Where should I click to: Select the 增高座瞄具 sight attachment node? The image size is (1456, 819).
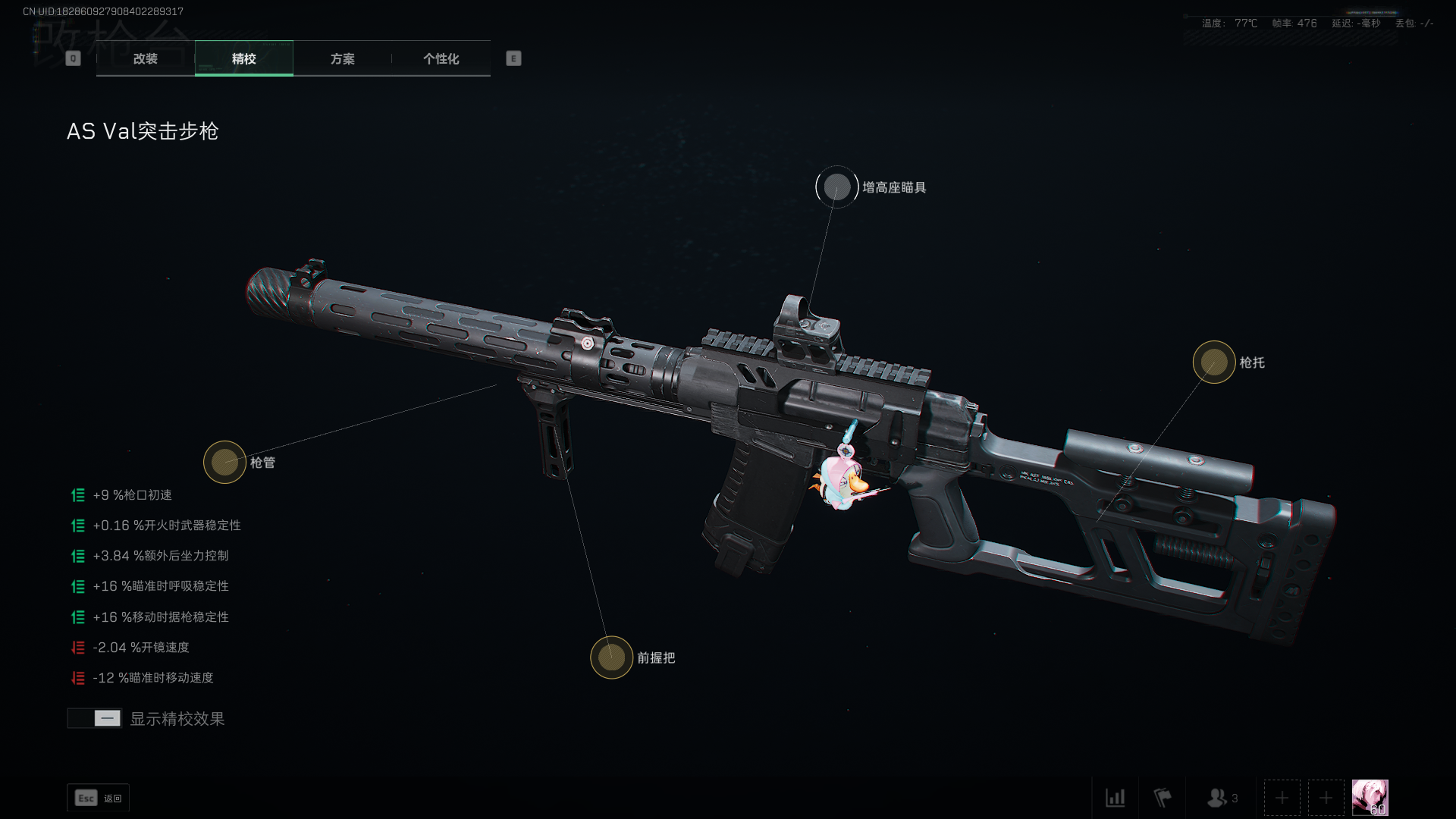[x=836, y=187]
